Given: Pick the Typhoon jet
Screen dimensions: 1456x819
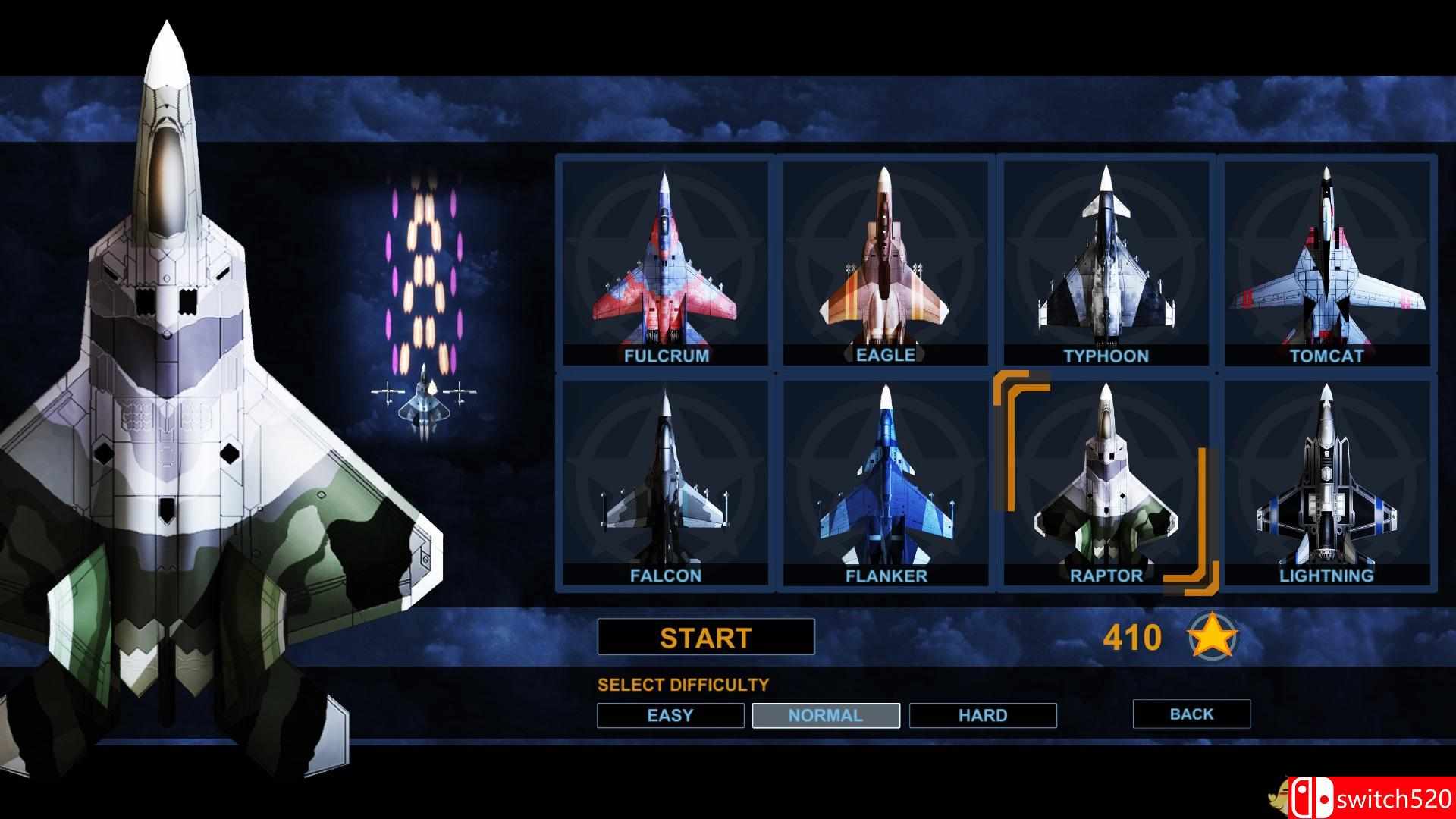Looking at the screenshot, I should coord(1106,262).
